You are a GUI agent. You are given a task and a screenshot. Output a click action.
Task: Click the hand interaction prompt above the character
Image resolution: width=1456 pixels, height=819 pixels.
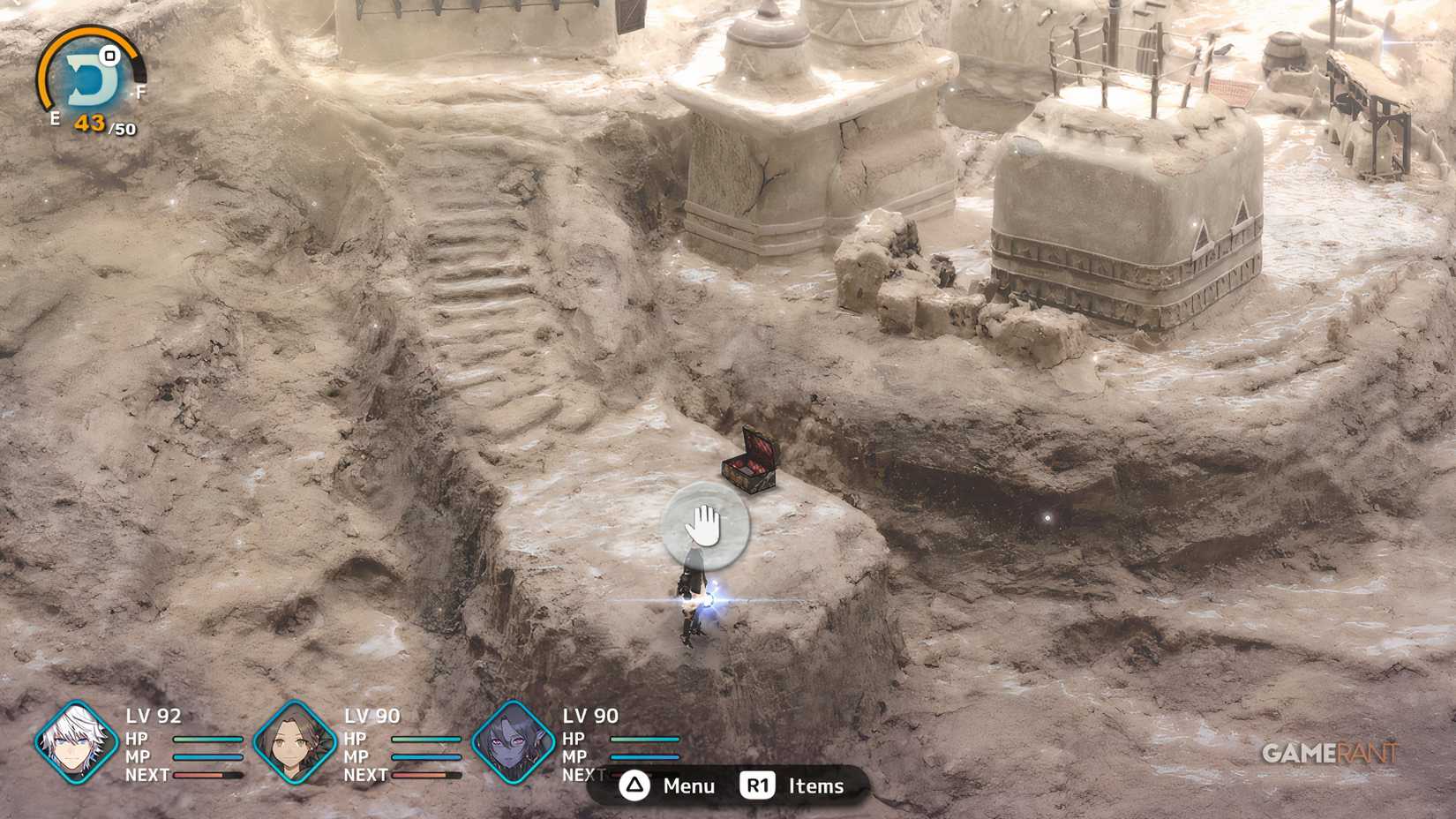(706, 526)
